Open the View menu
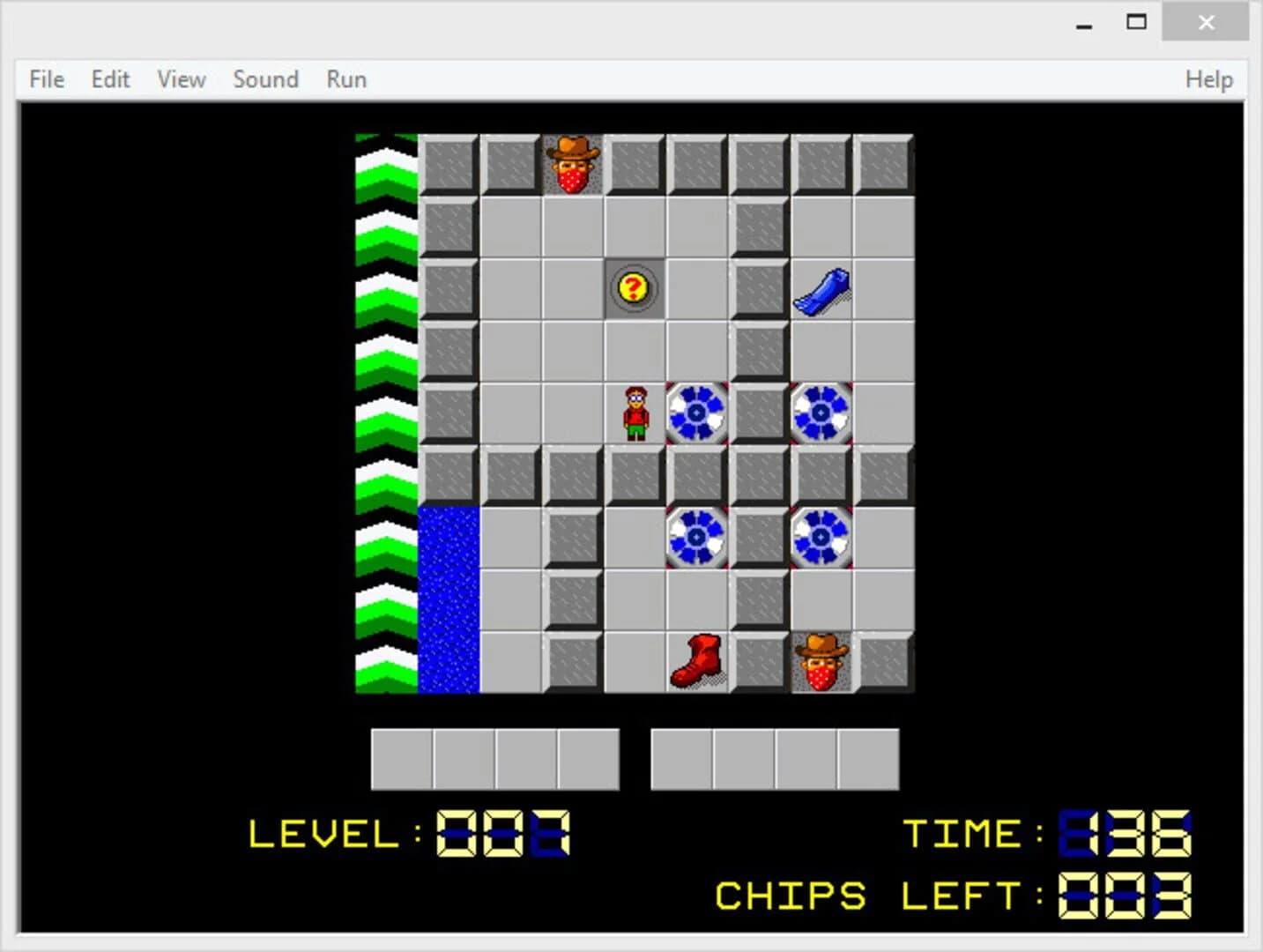This screenshot has width=1263, height=952. pos(180,79)
